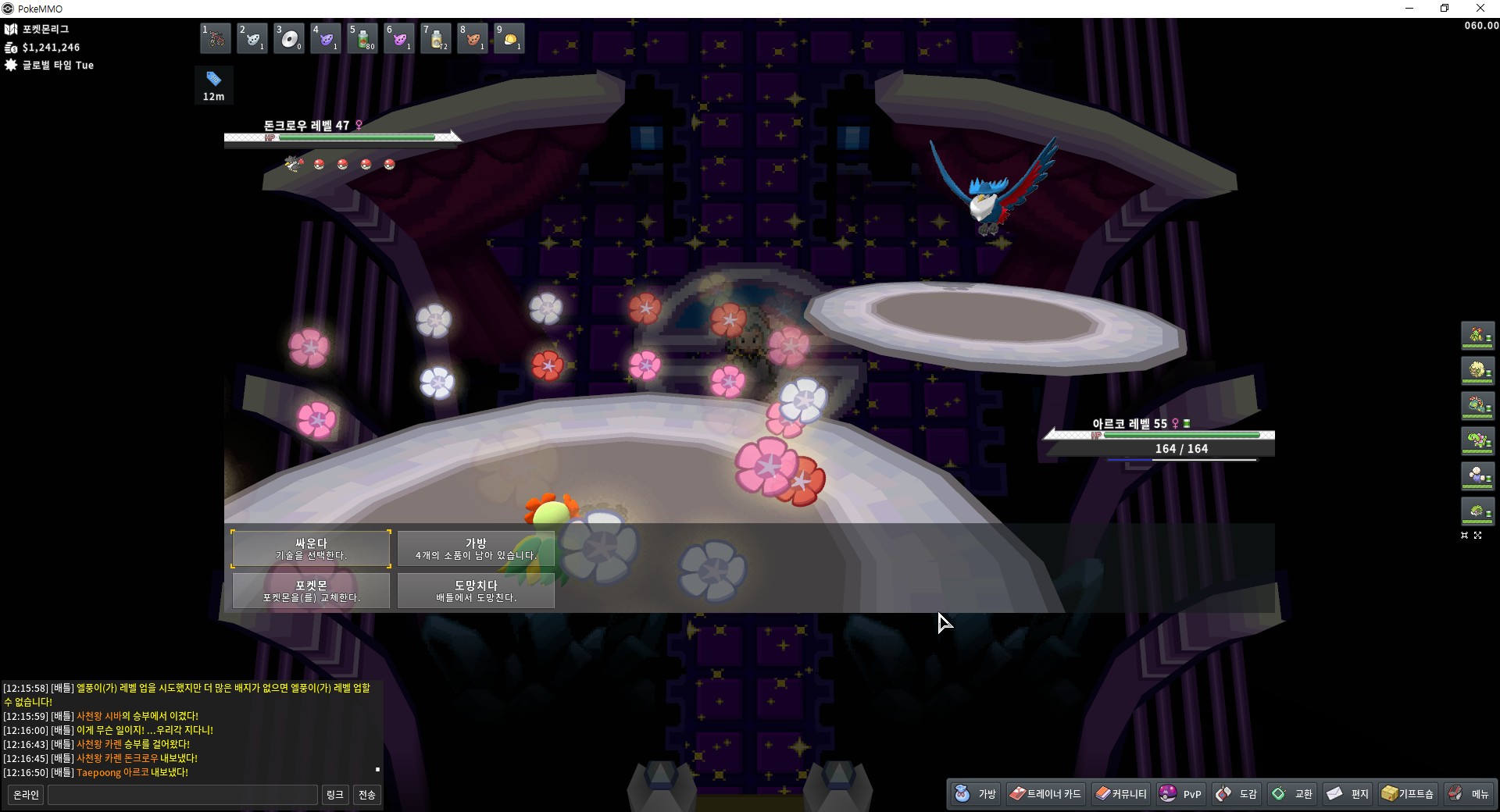Open the 교환 (Trade) window
Screen dimensions: 1500x812
tap(1293, 794)
